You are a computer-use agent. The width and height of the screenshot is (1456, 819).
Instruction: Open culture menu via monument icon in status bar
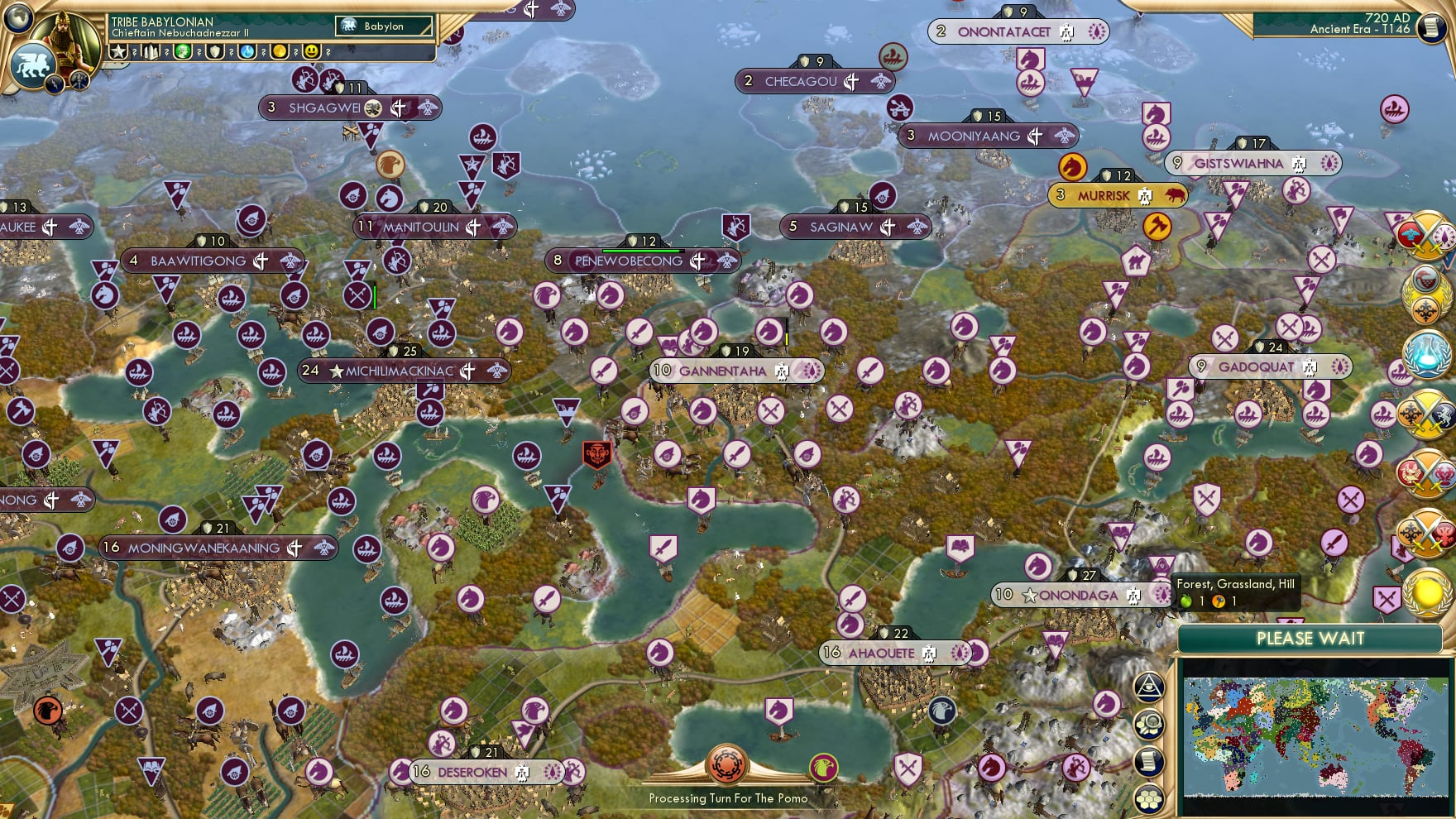point(151,51)
